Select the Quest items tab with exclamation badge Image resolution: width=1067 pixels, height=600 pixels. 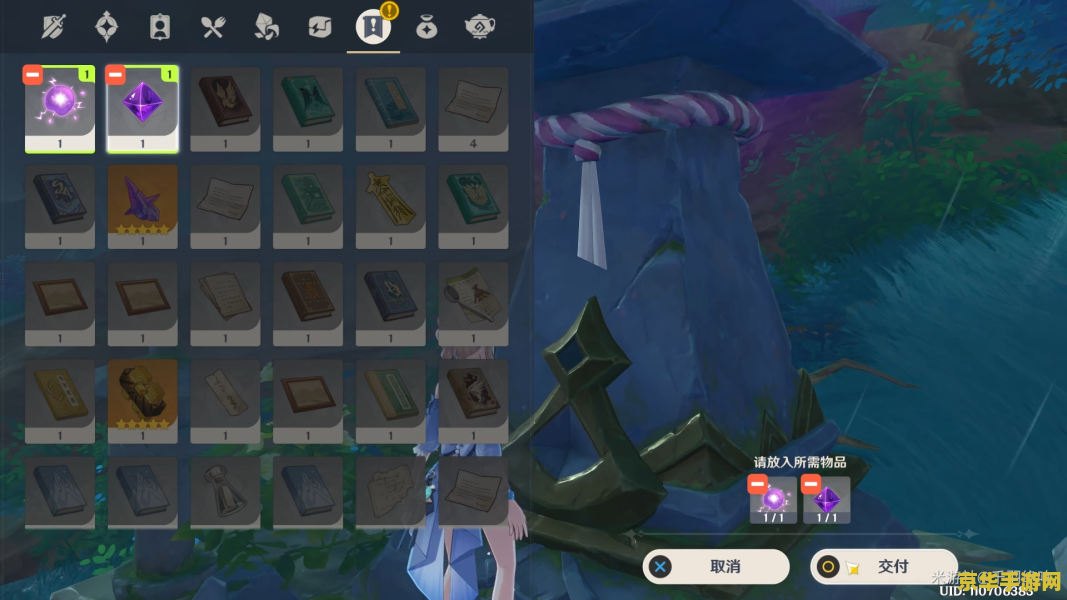372,27
